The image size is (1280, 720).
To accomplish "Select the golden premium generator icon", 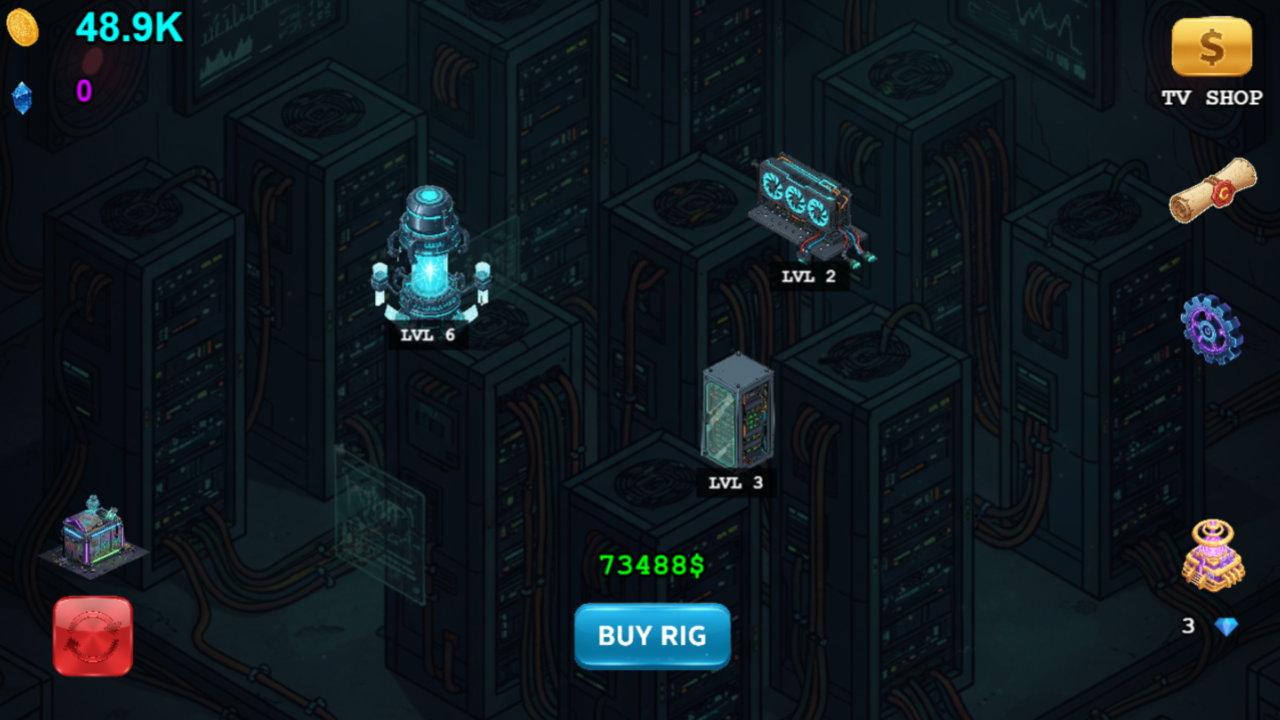I will (1213, 553).
